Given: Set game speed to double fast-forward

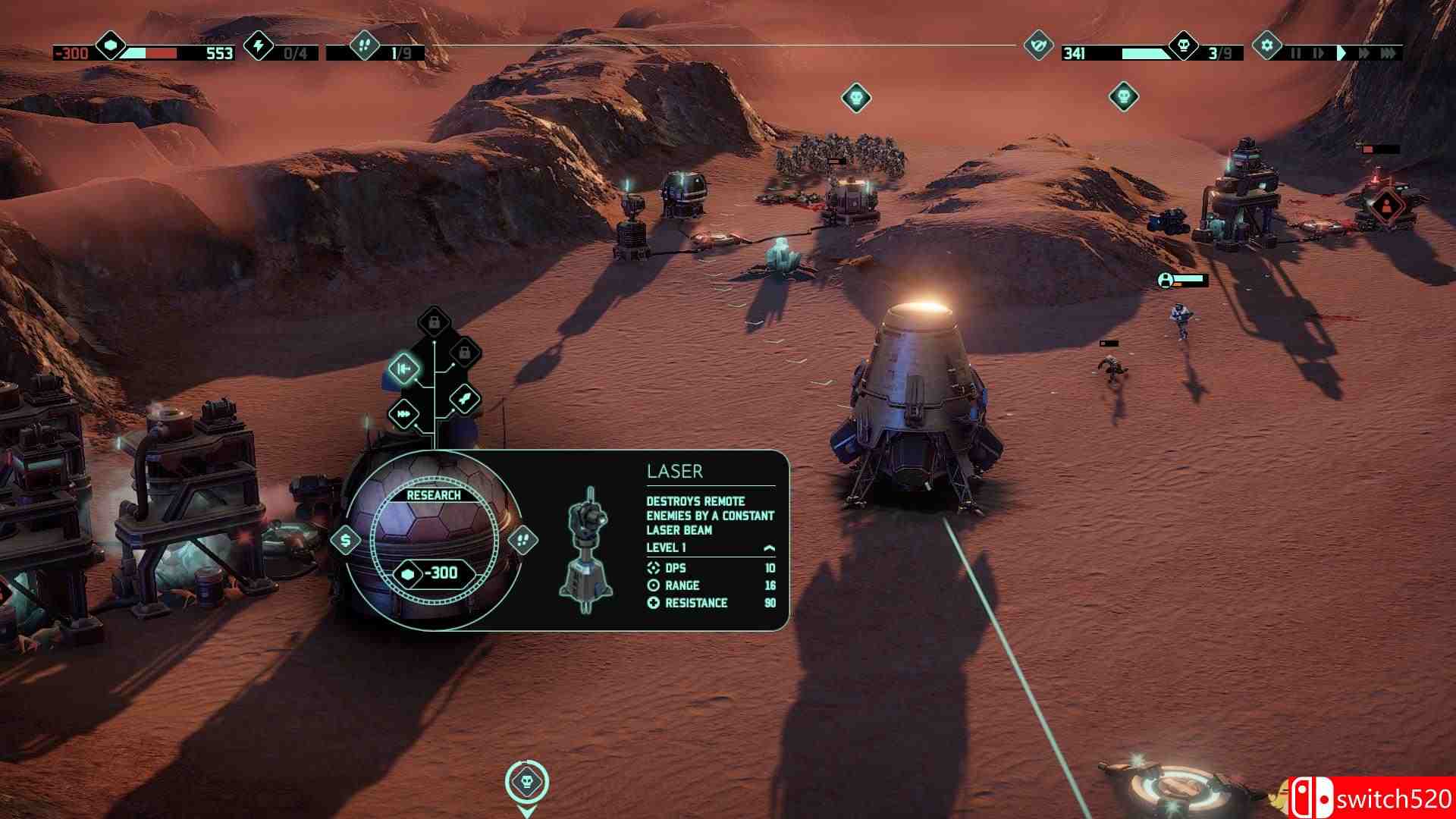Looking at the screenshot, I should point(1364,53).
